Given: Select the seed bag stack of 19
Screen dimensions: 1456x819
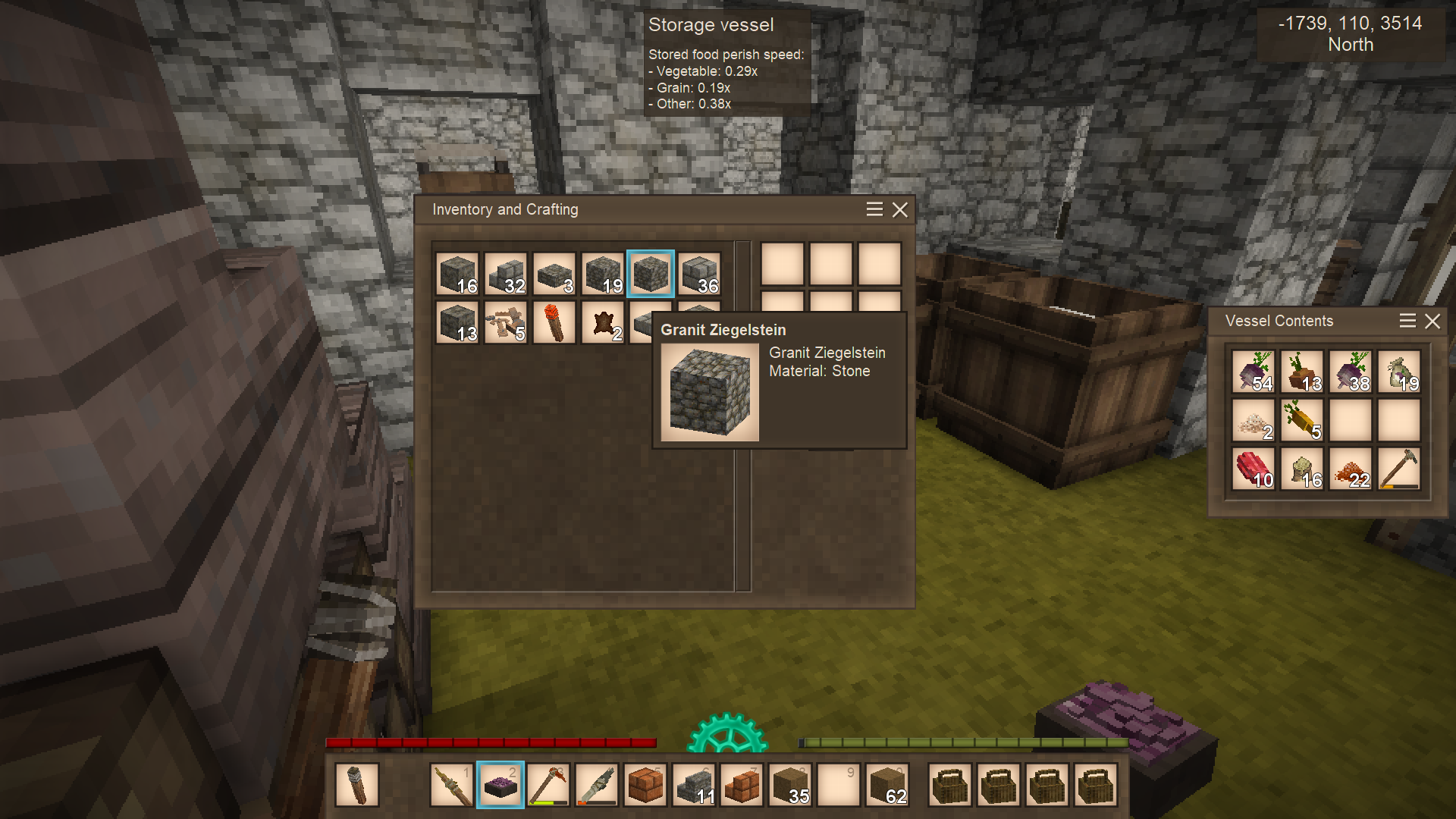Looking at the screenshot, I should 1399,372.
